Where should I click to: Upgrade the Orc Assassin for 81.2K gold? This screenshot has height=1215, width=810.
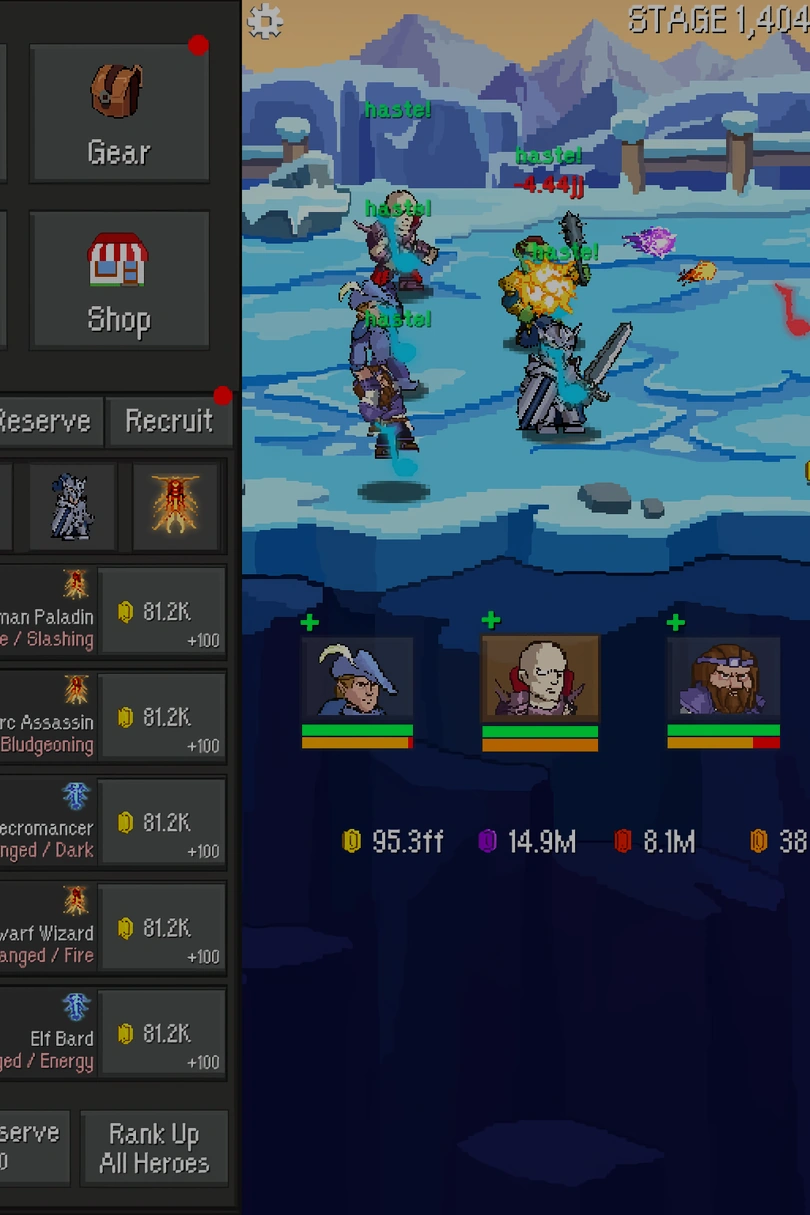click(x=163, y=717)
